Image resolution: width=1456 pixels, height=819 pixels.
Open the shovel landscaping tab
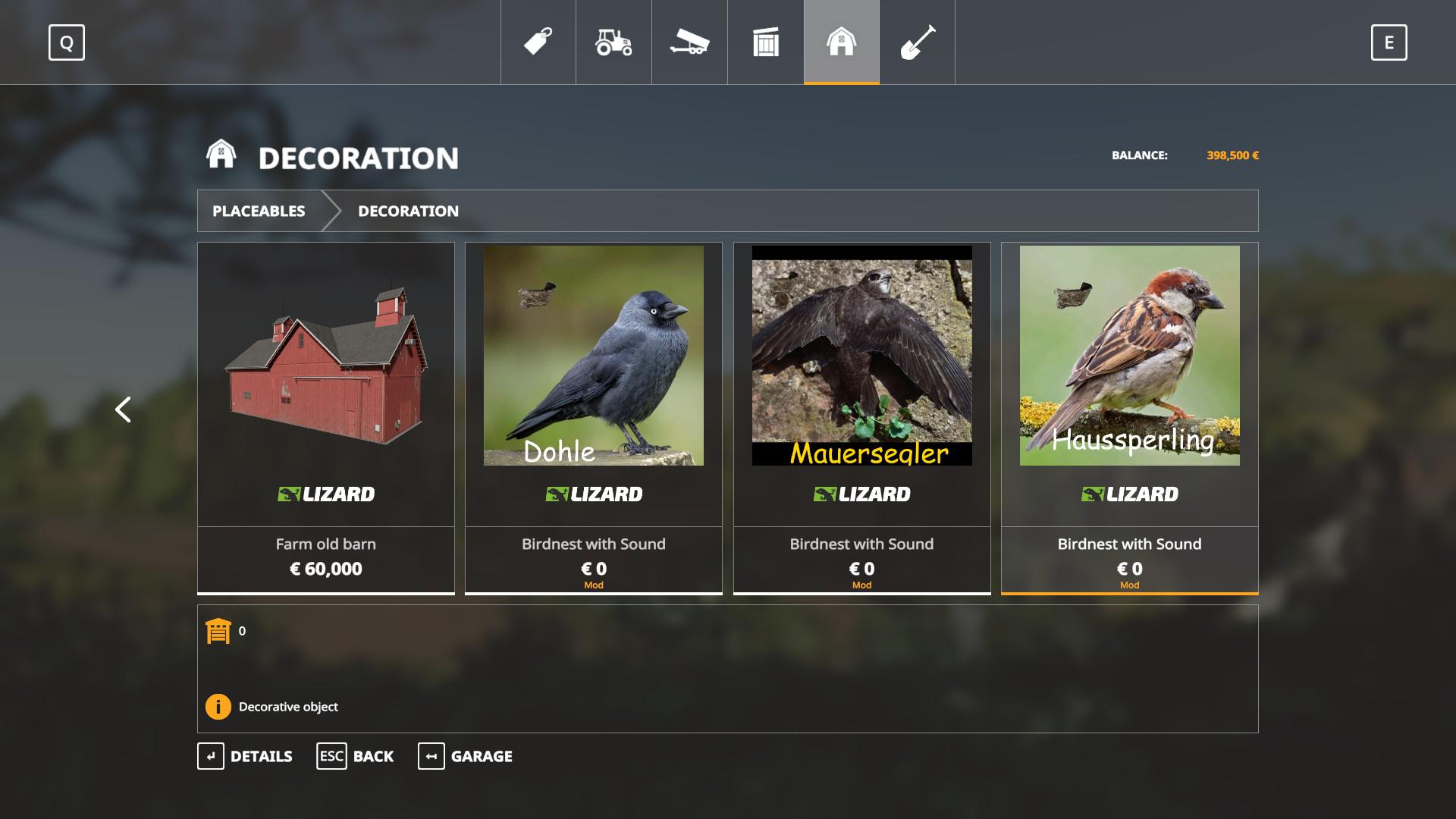click(917, 42)
